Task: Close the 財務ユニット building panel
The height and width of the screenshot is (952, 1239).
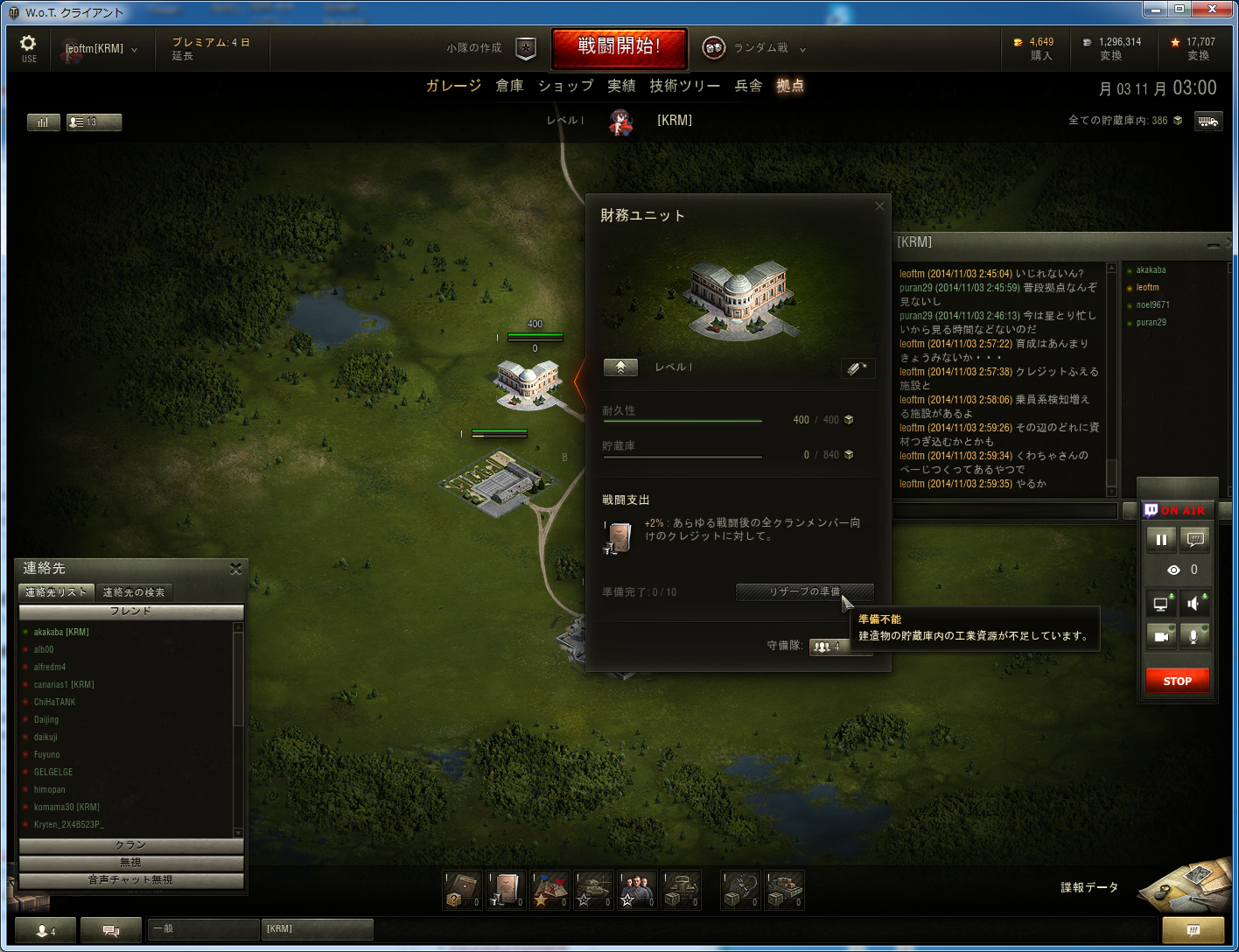Action: click(x=879, y=206)
